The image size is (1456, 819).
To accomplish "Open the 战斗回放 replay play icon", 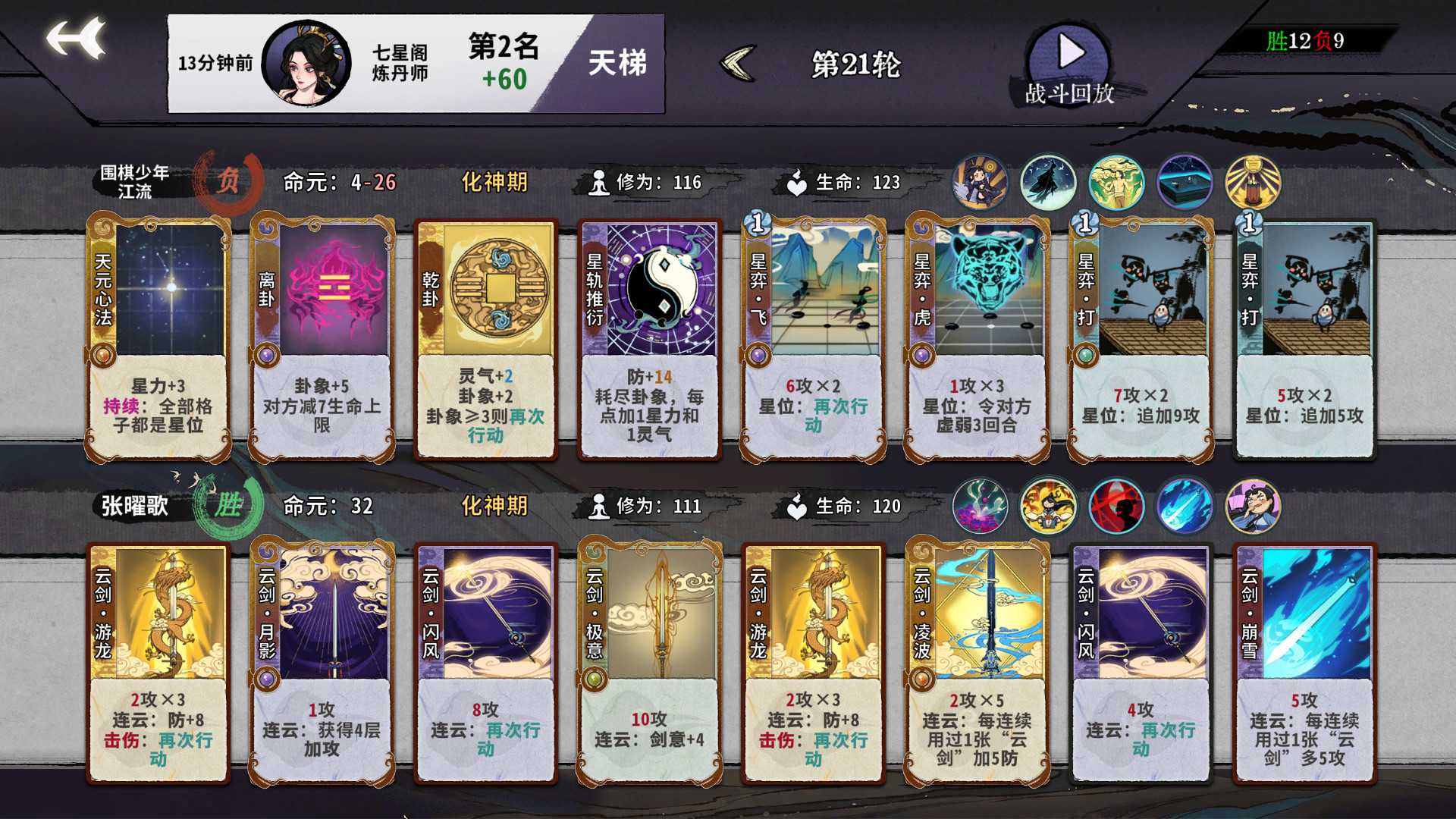I will pos(1069,53).
